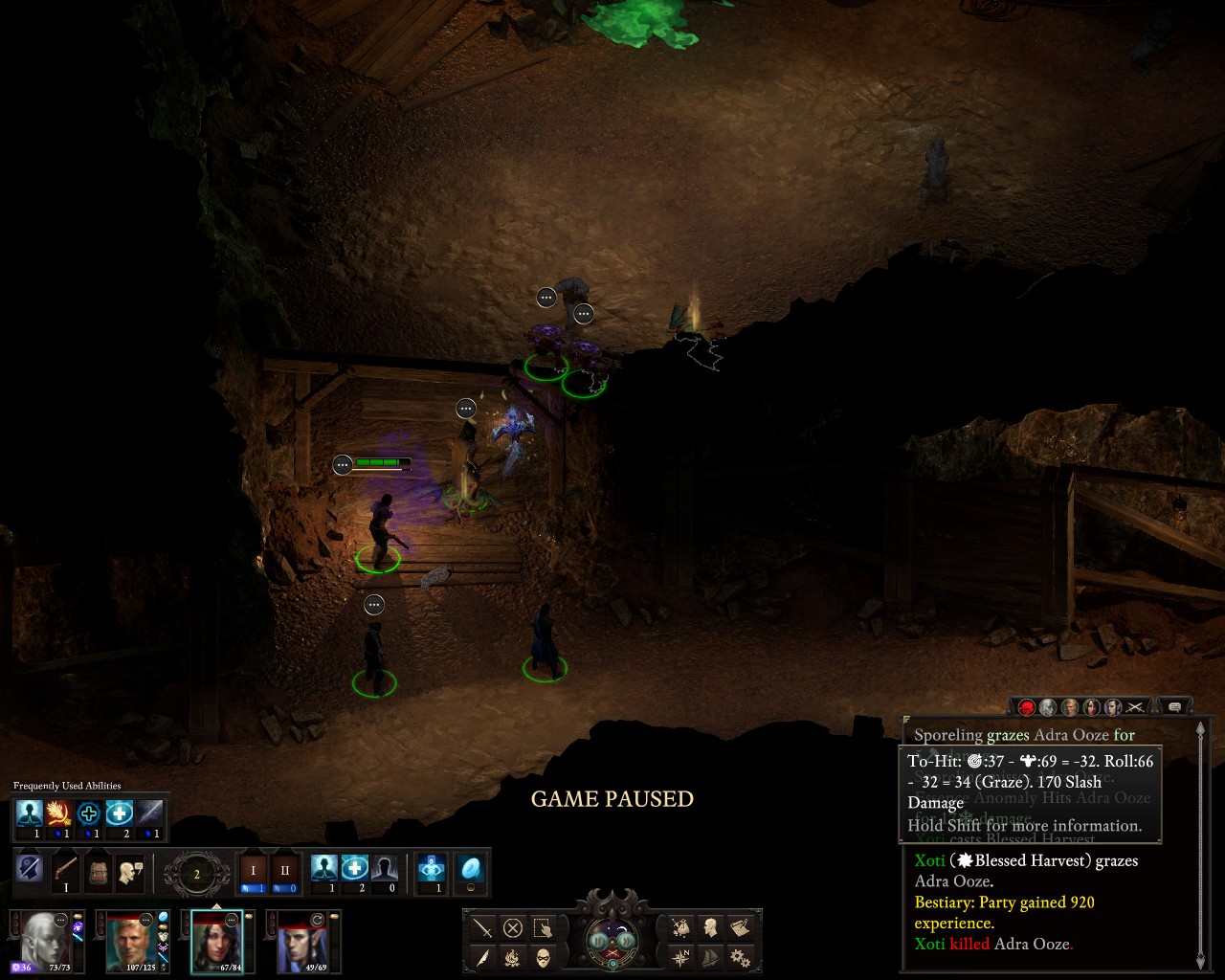This screenshot has width=1225, height=980.
Task: Select the blue-skinned elf portrait
Action: pos(301,939)
